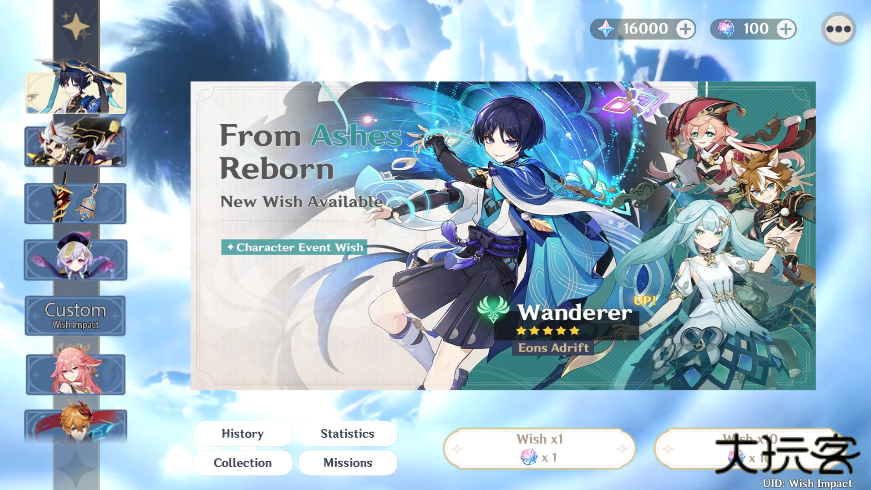Viewport: 871px width, 490px height.
Task: Select the Yae Miko banner thumbnail
Action: (x=76, y=373)
